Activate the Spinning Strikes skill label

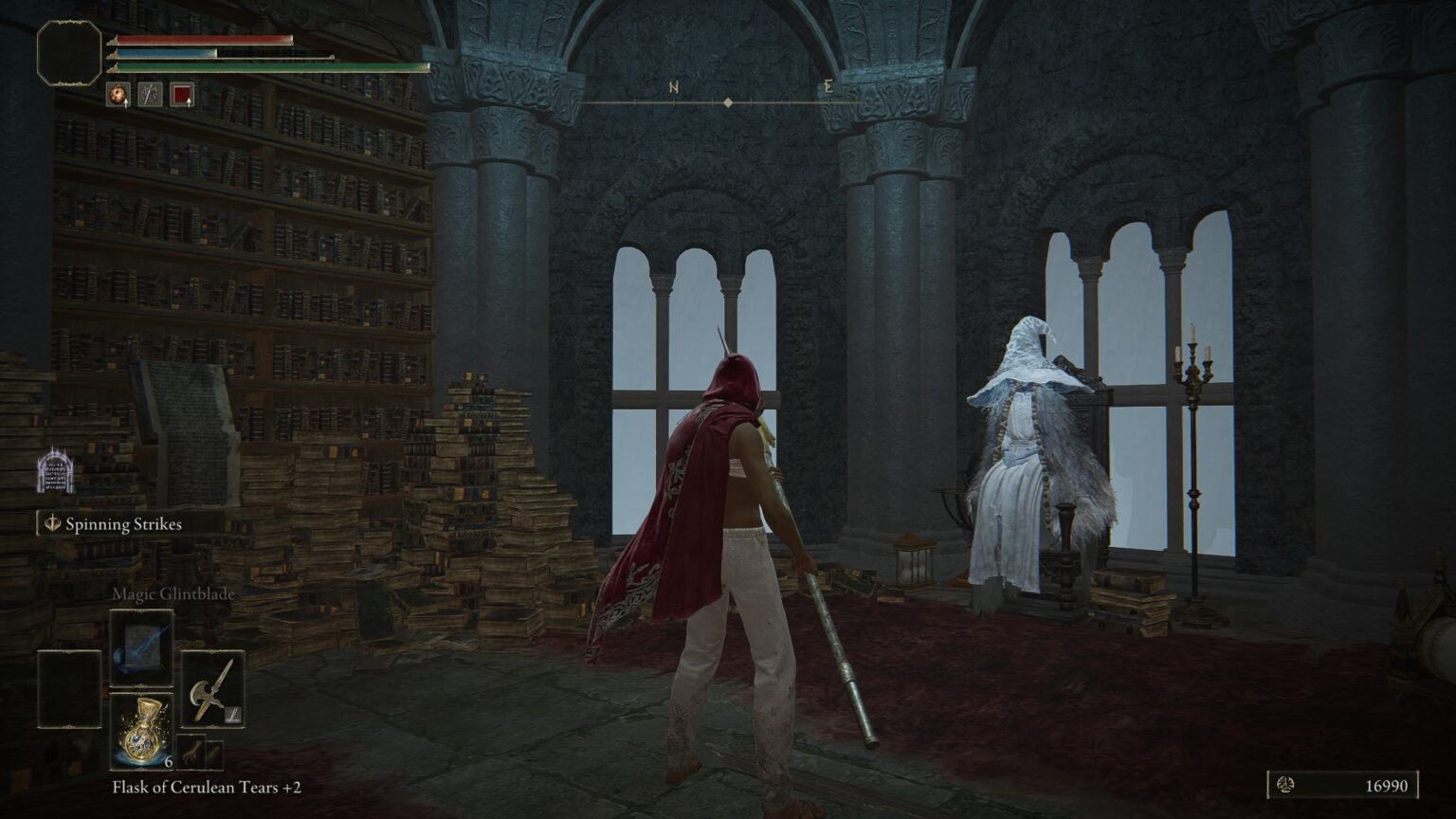click(x=123, y=524)
